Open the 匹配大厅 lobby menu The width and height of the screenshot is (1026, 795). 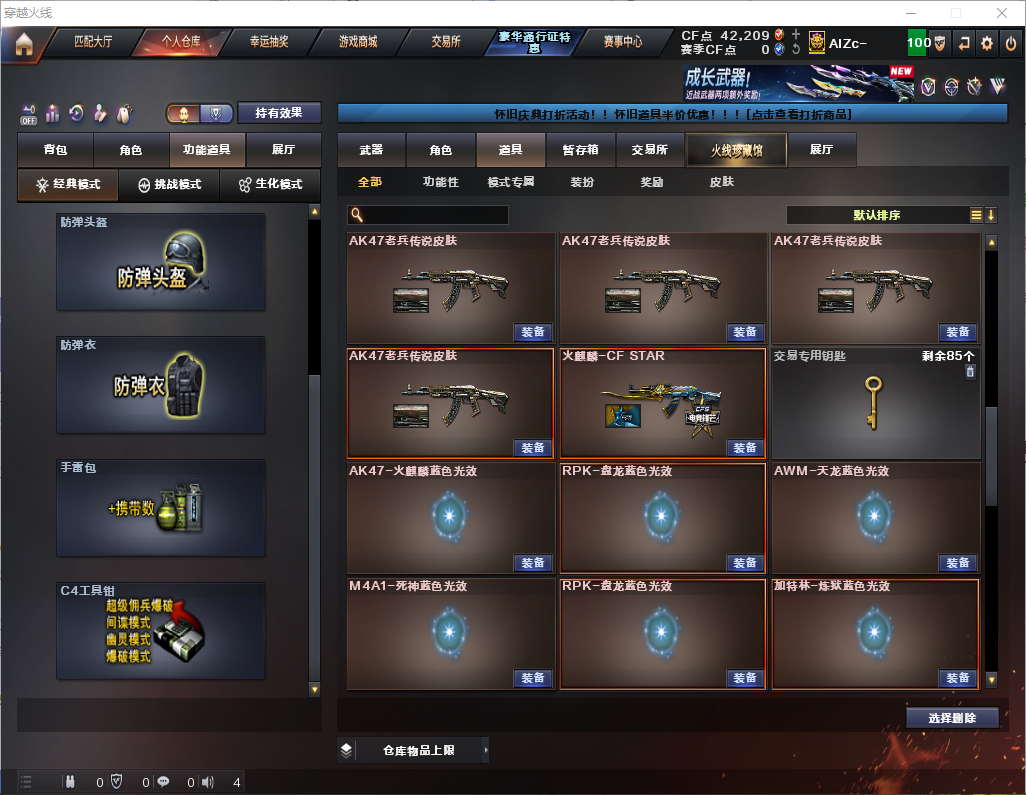[94, 43]
